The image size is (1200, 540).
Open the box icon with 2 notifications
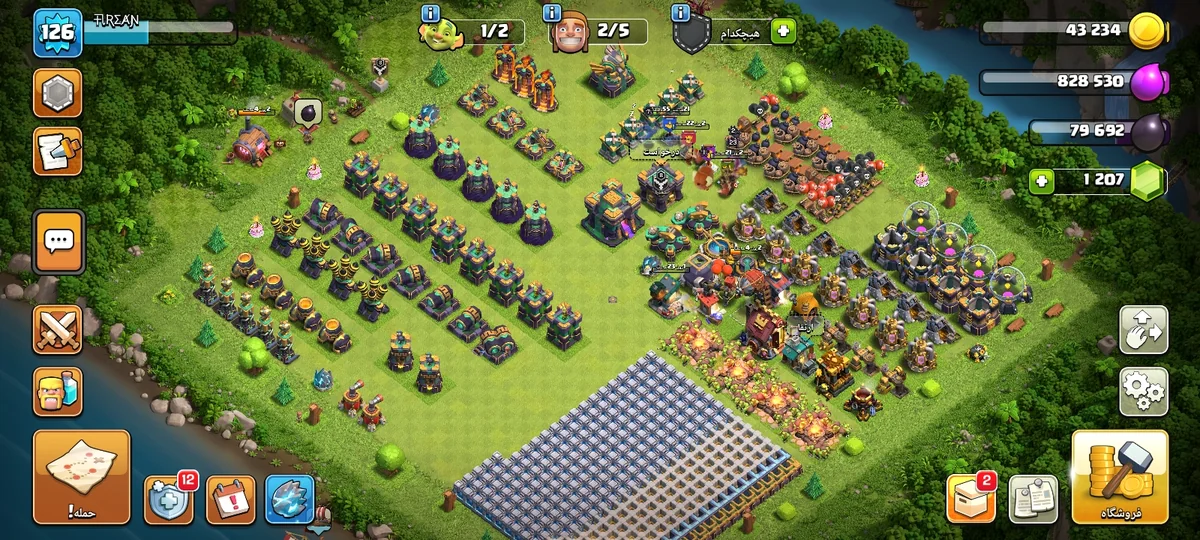point(971,497)
